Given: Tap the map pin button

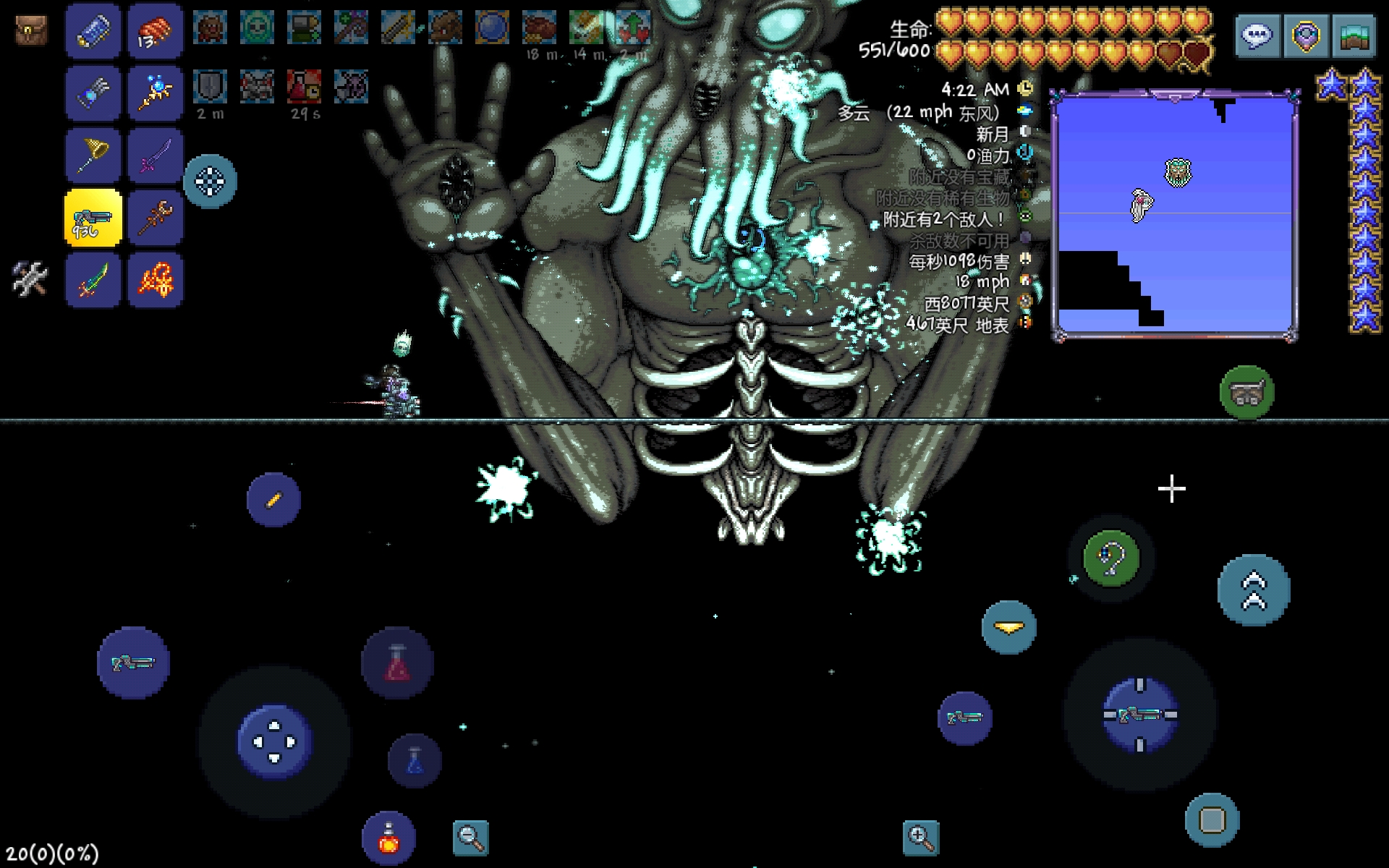Looking at the screenshot, I should click(1305, 35).
